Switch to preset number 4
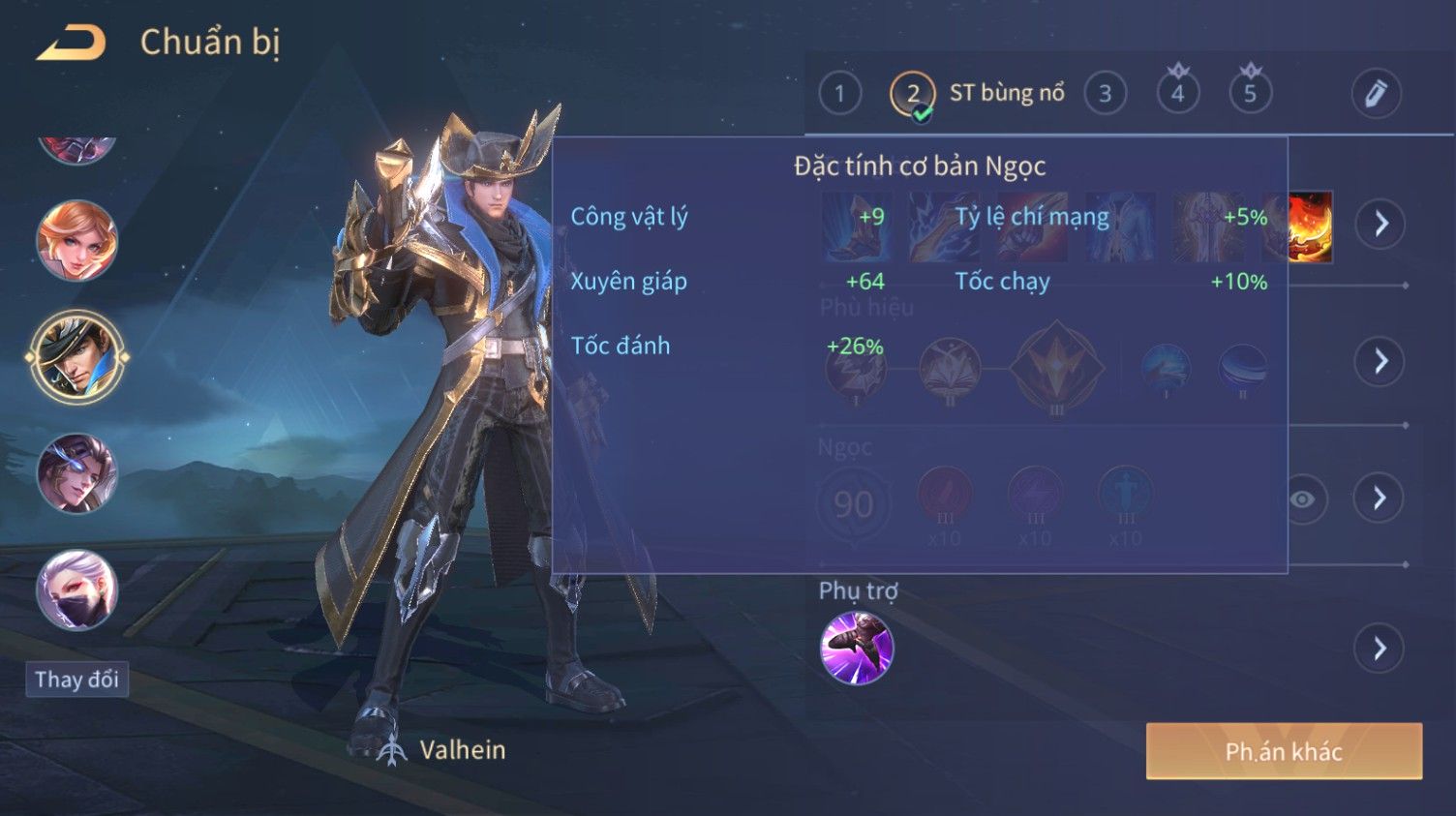The width and height of the screenshot is (1456, 816). tap(1177, 94)
